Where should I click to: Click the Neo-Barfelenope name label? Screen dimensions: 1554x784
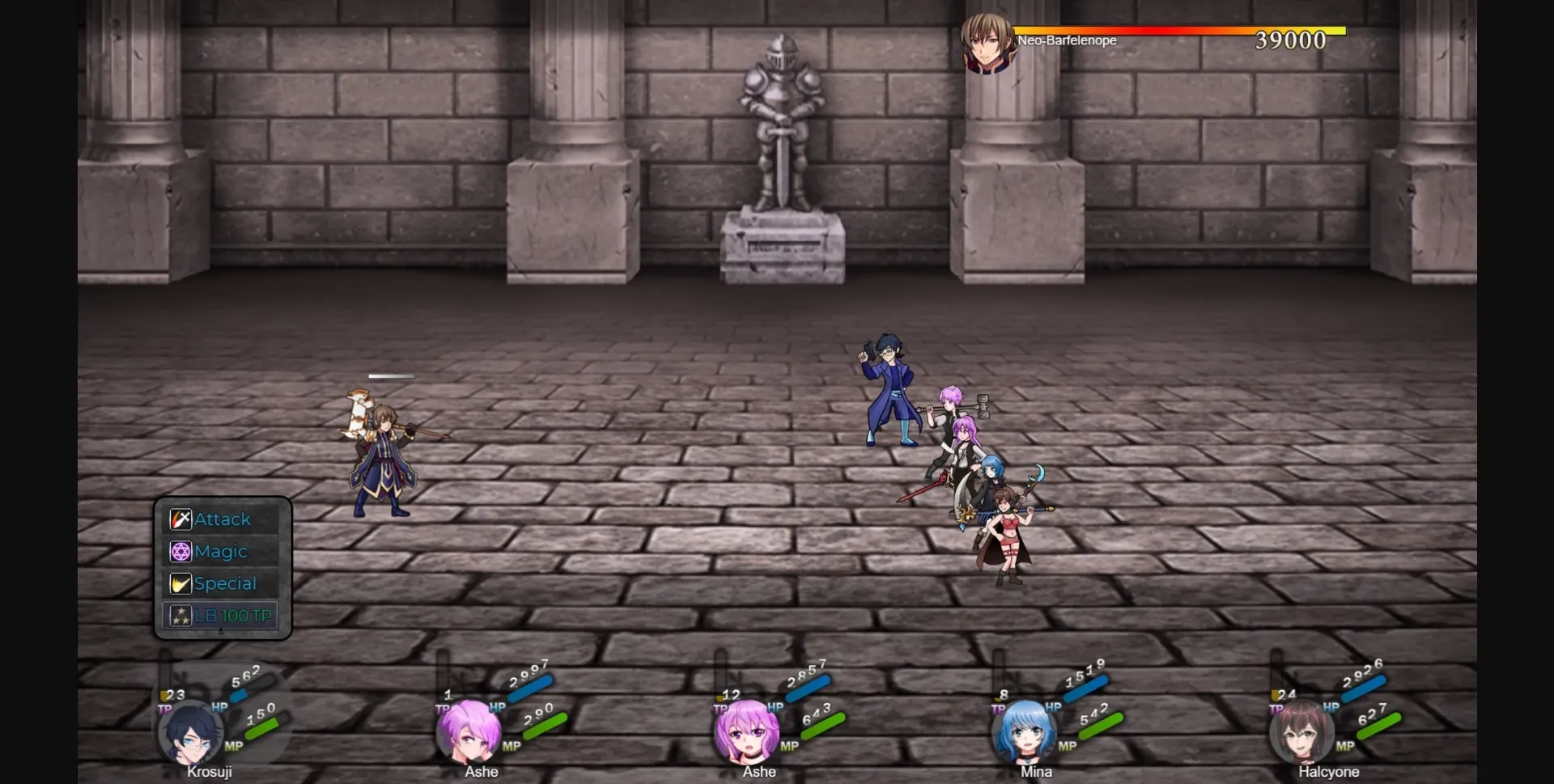1068,40
